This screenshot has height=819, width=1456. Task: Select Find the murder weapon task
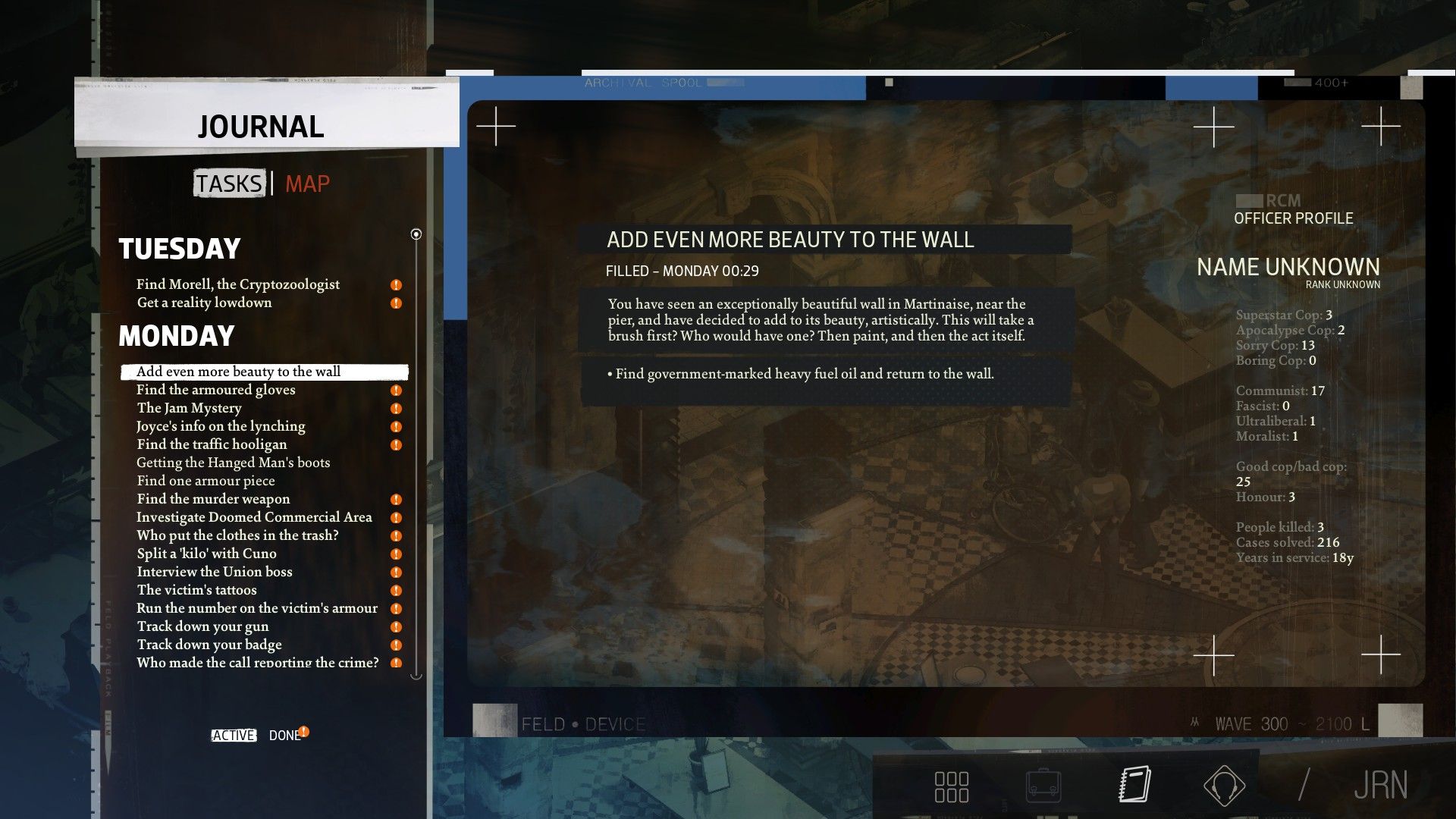pyautogui.click(x=213, y=499)
